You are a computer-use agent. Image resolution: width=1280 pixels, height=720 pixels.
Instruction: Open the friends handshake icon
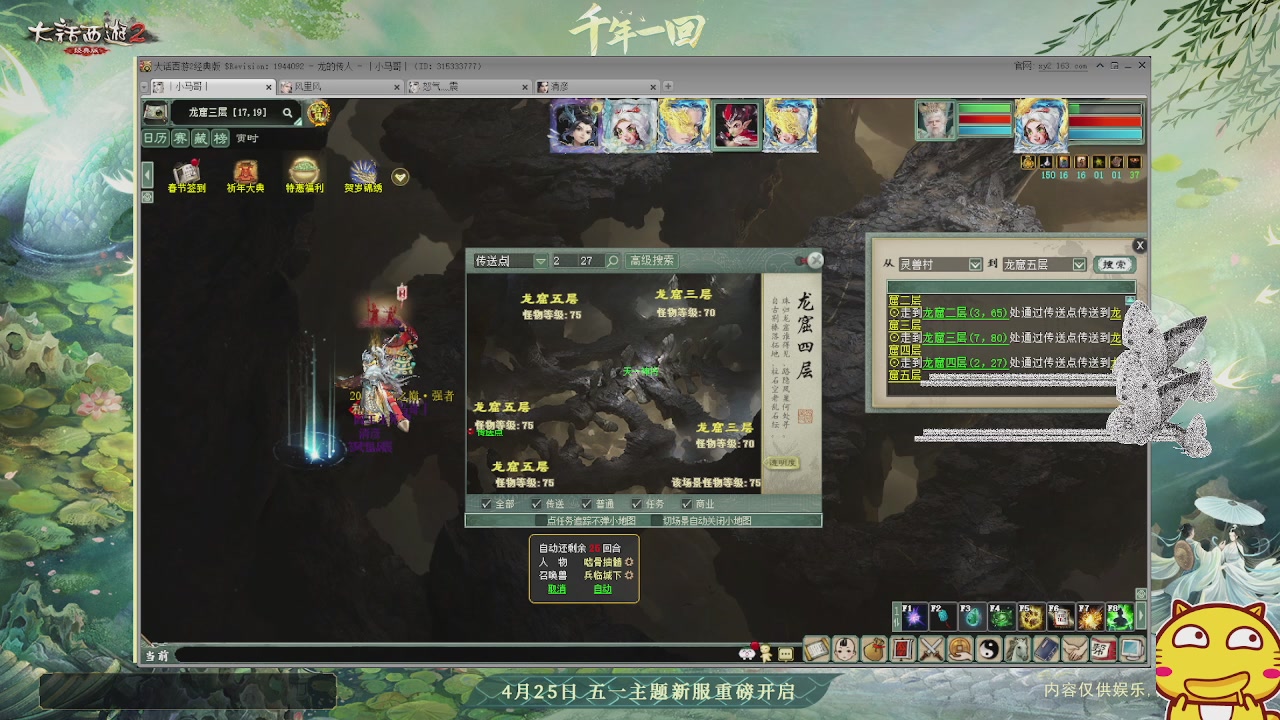coord(1075,649)
